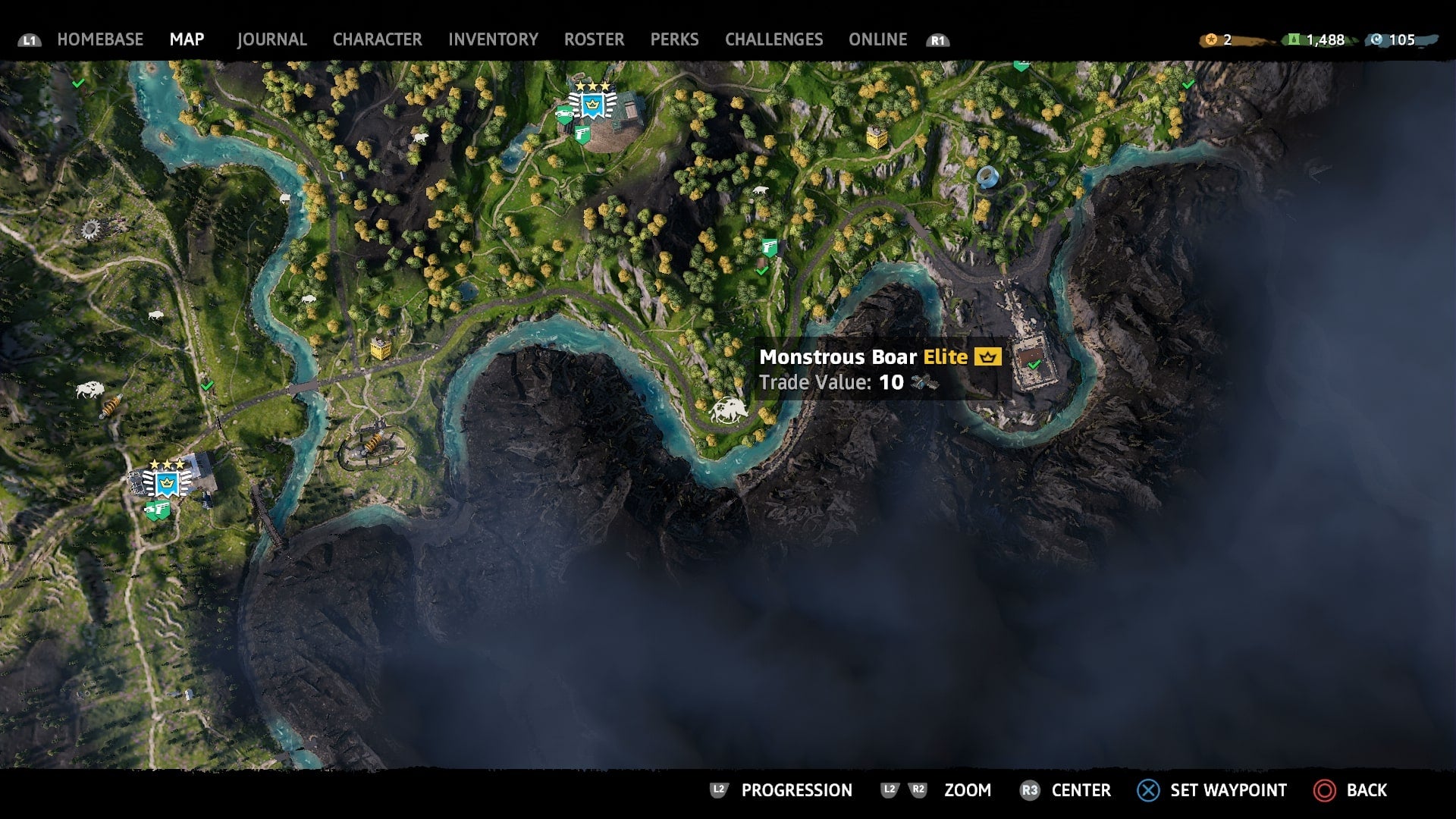1456x819 pixels.
Task: Show the Inventory tab
Action: pos(493,39)
